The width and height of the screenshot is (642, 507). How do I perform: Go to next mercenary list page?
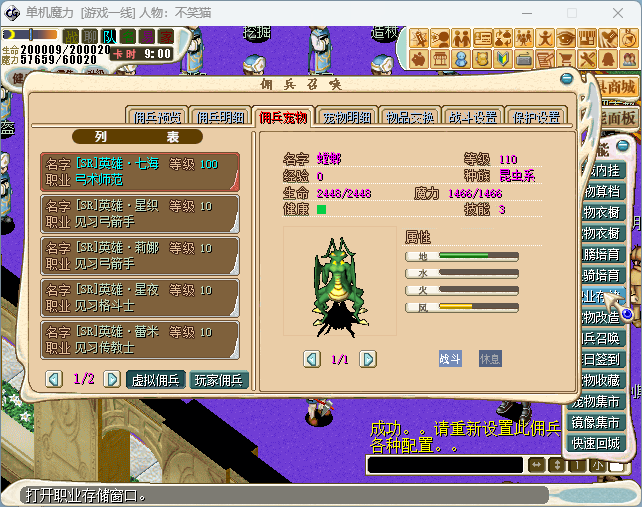pos(107,379)
